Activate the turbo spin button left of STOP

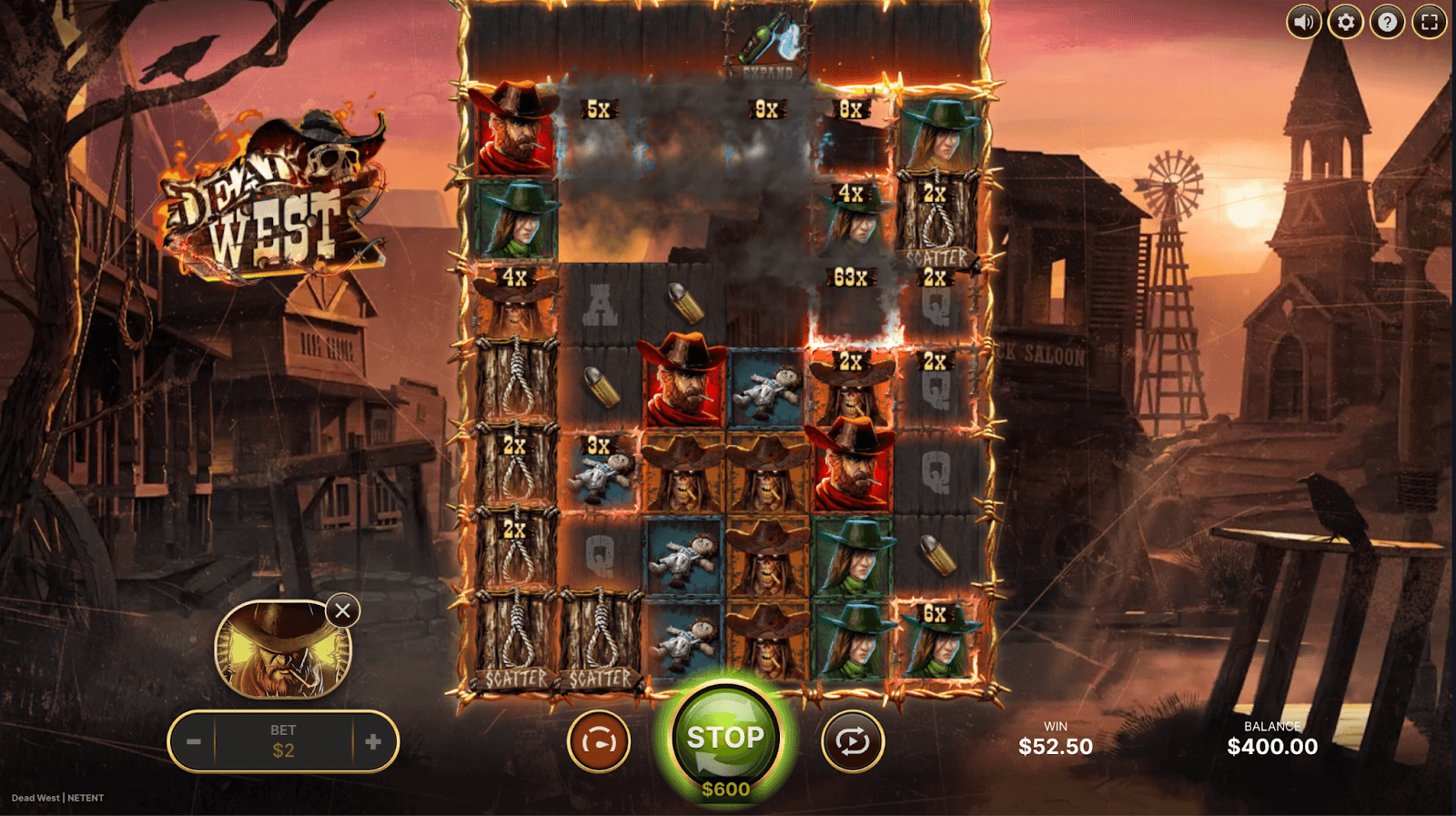[599, 742]
